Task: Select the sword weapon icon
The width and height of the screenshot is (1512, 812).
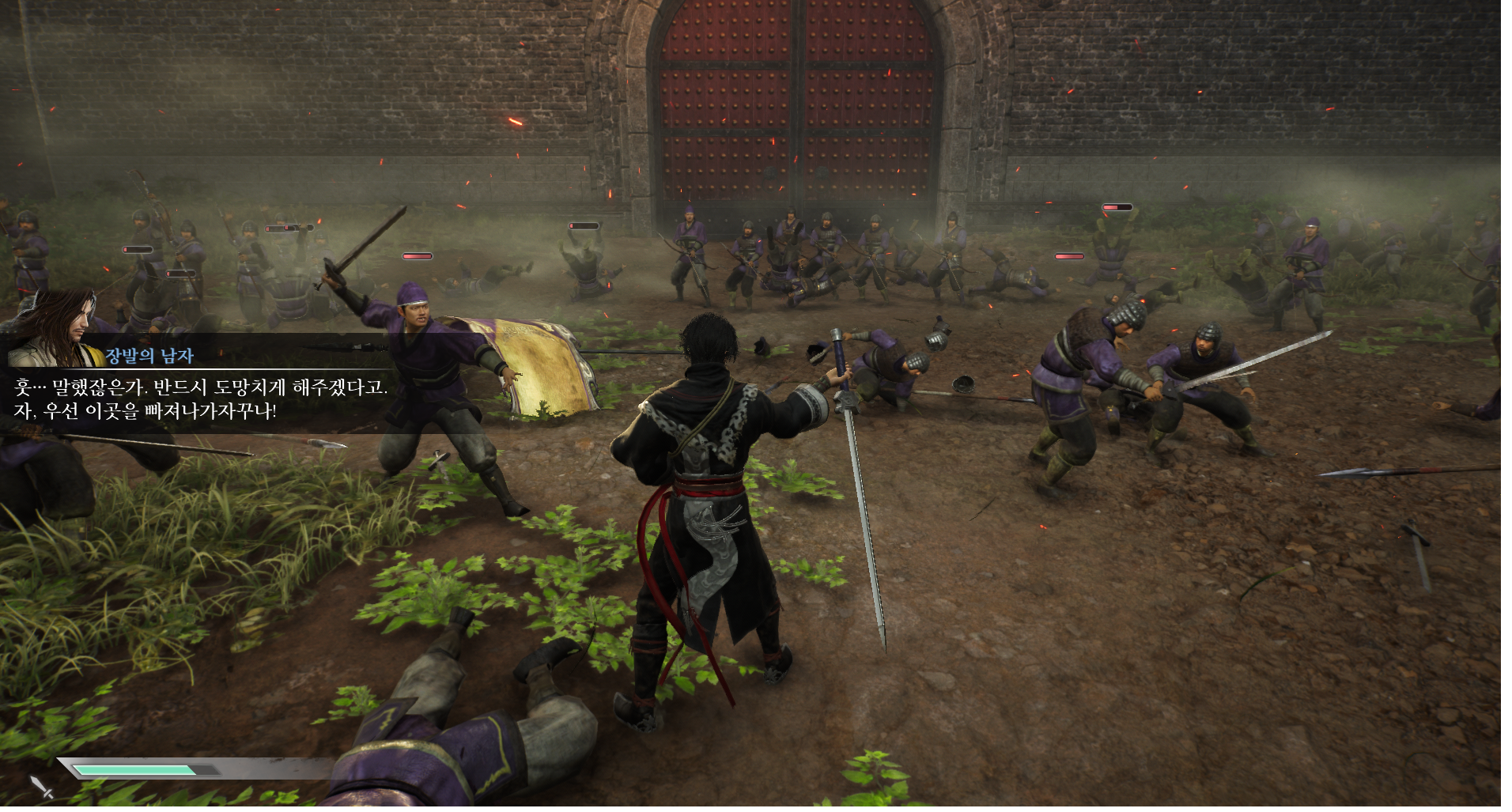Action: coord(42,787)
